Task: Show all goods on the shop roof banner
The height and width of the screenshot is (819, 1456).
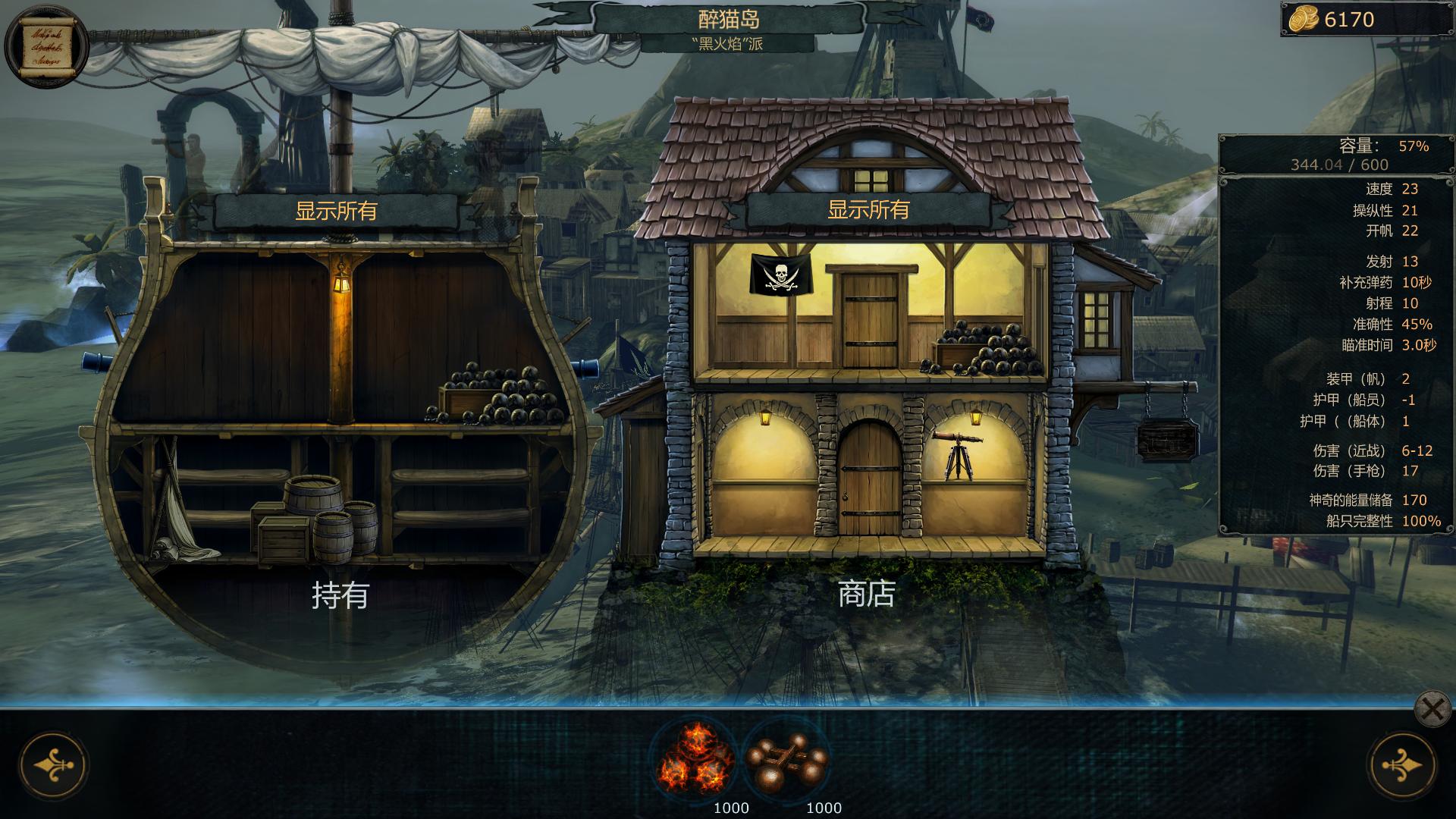Action: 868,210
